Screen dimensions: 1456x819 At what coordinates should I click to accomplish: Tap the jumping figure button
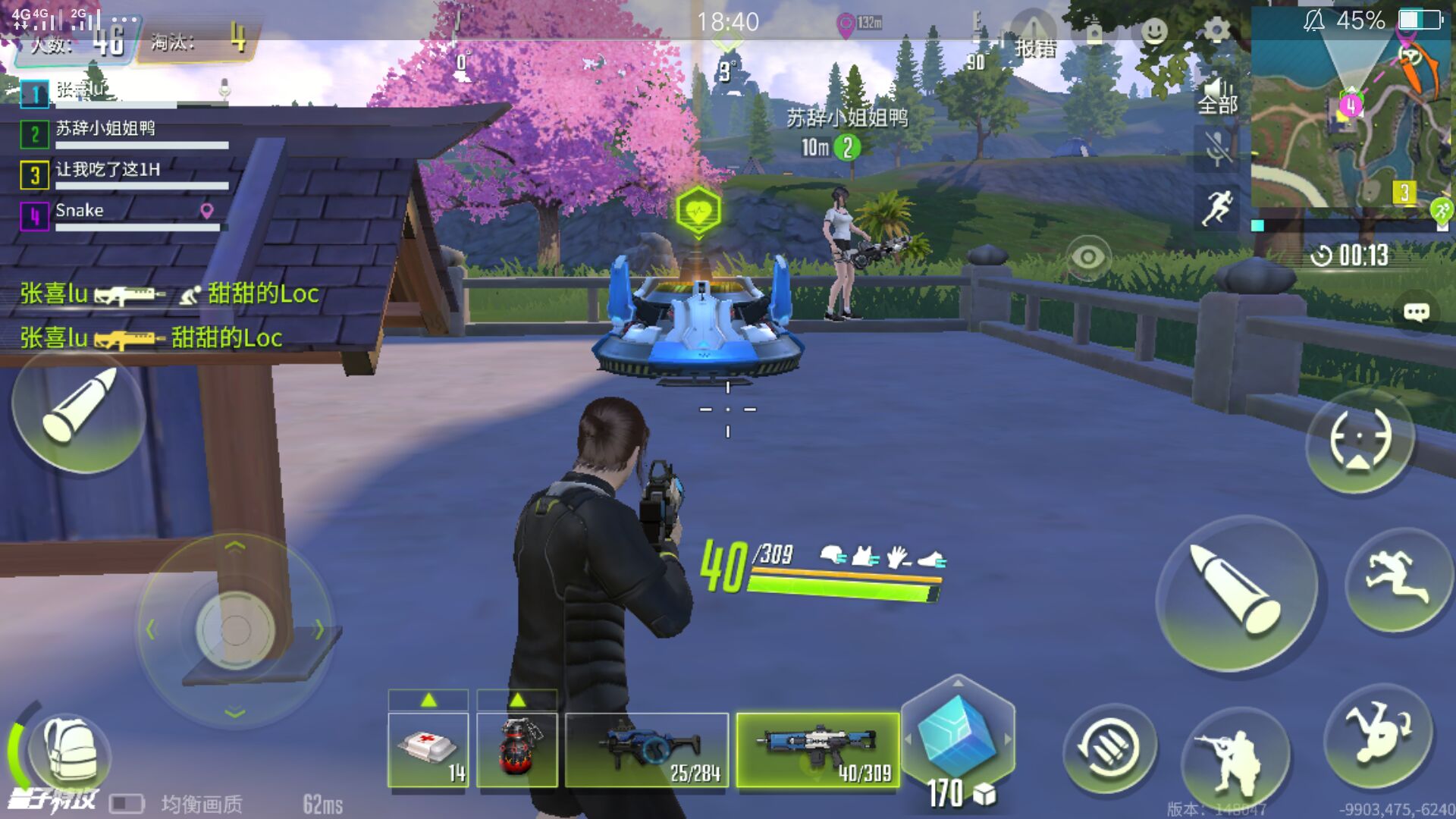(x=1398, y=580)
